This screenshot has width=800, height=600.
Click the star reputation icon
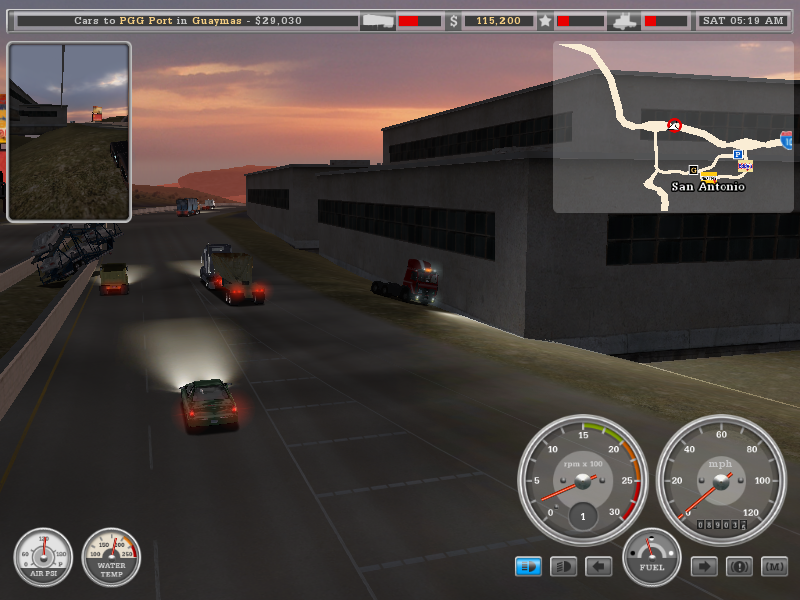click(x=545, y=20)
